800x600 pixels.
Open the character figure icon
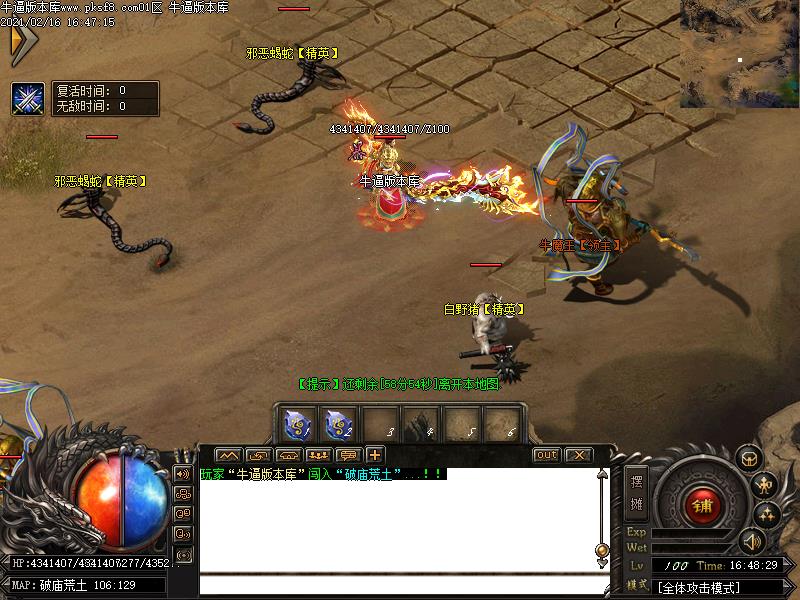click(x=766, y=485)
